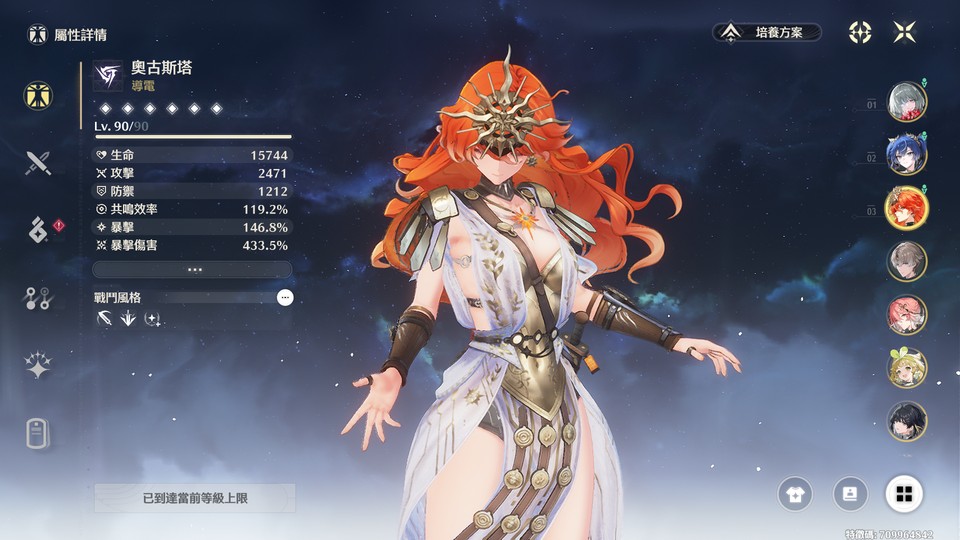This screenshot has width=960, height=540.
Task: Open the echoes tab with red alert
Action: coord(38,229)
